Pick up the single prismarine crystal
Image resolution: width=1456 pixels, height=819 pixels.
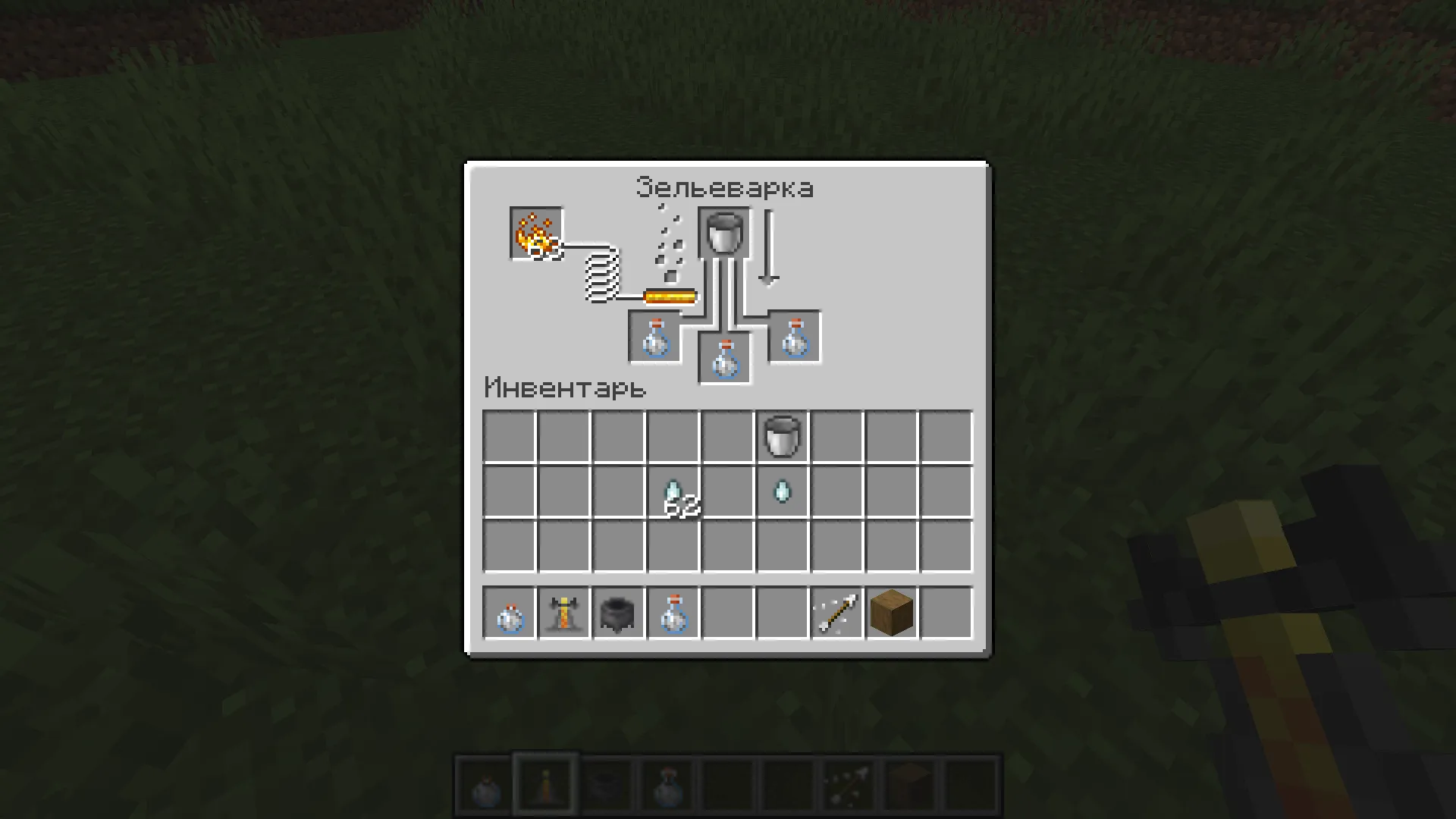pos(783,491)
